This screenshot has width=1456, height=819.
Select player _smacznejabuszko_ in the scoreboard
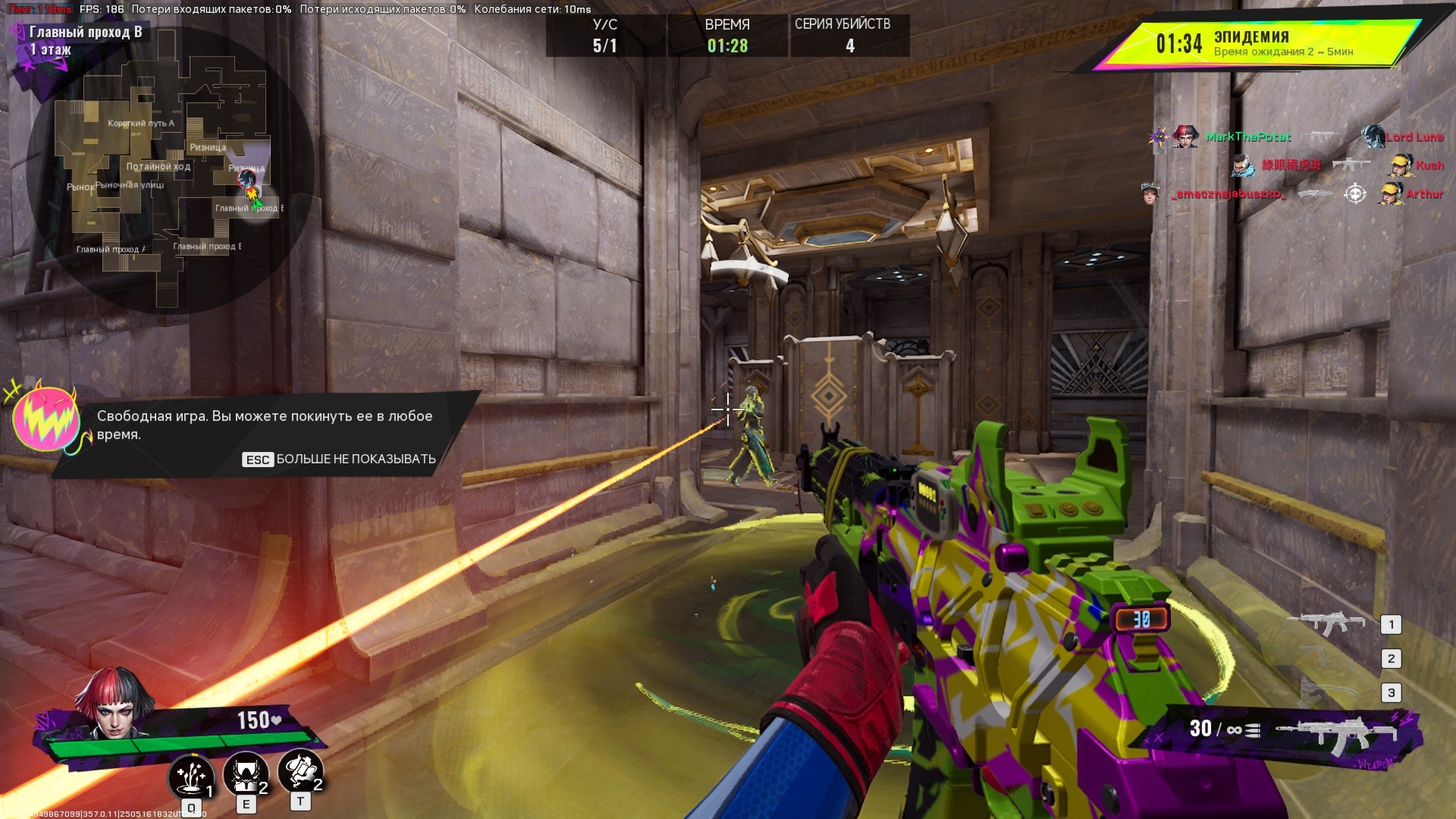click(1228, 194)
